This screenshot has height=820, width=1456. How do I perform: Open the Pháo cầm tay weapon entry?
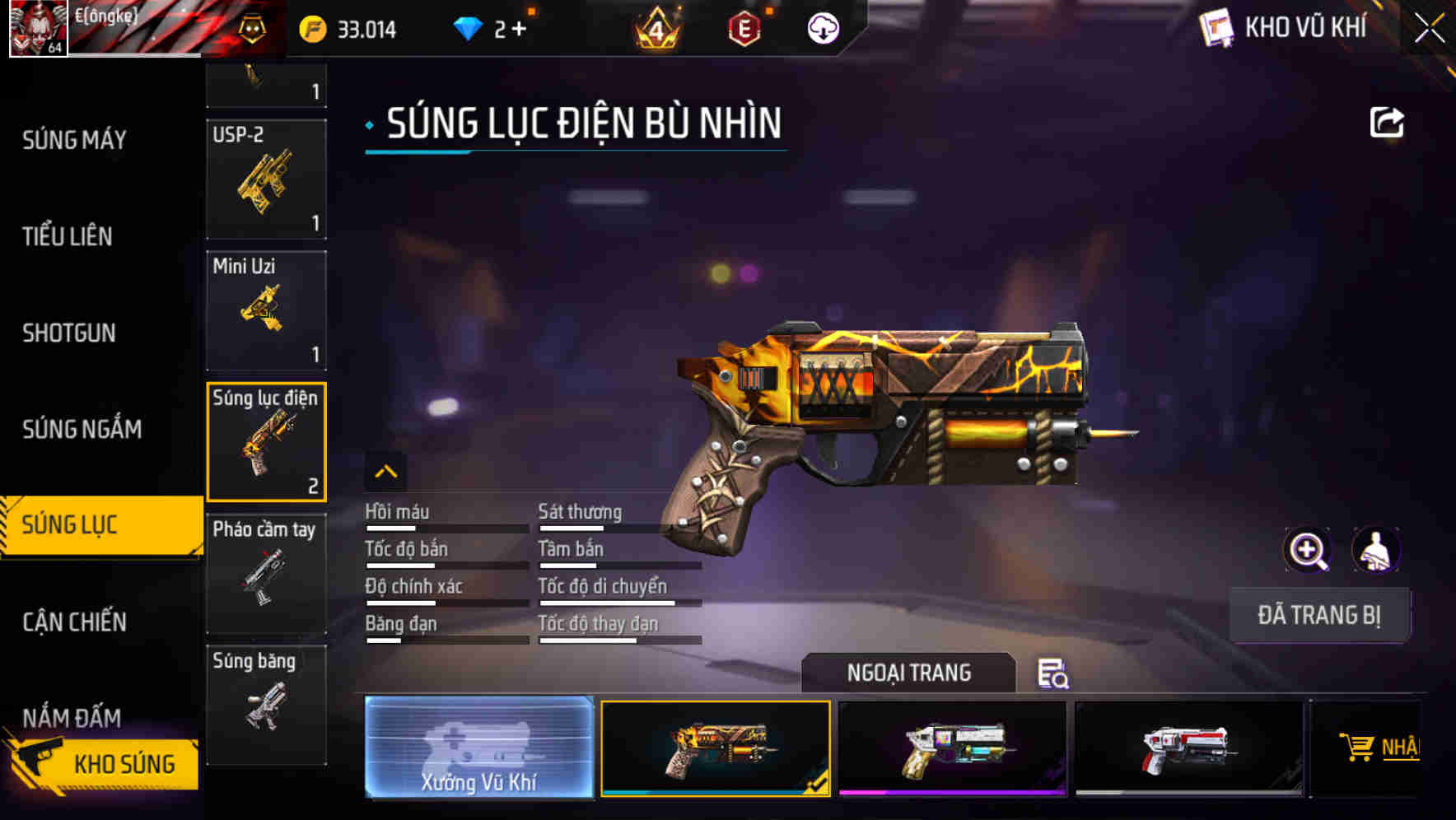tap(265, 571)
